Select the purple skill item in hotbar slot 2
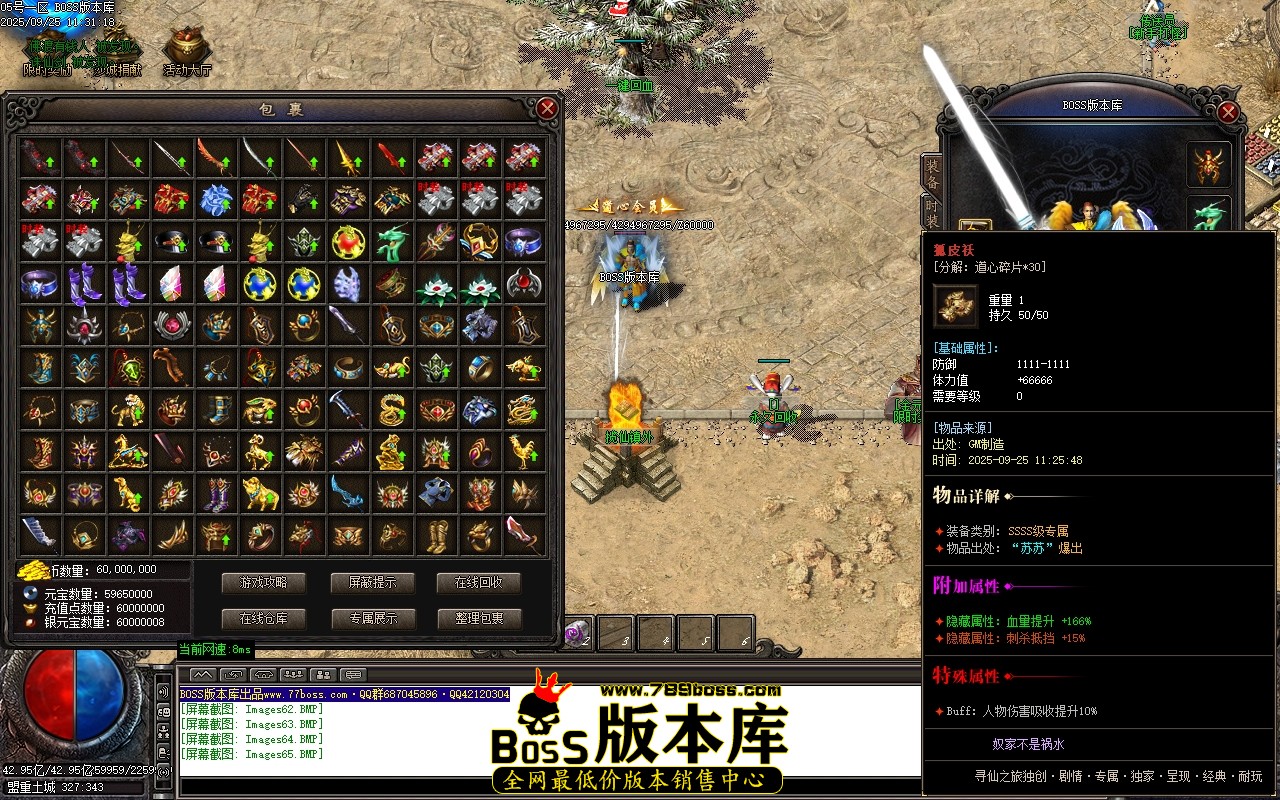 [x=577, y=633]
